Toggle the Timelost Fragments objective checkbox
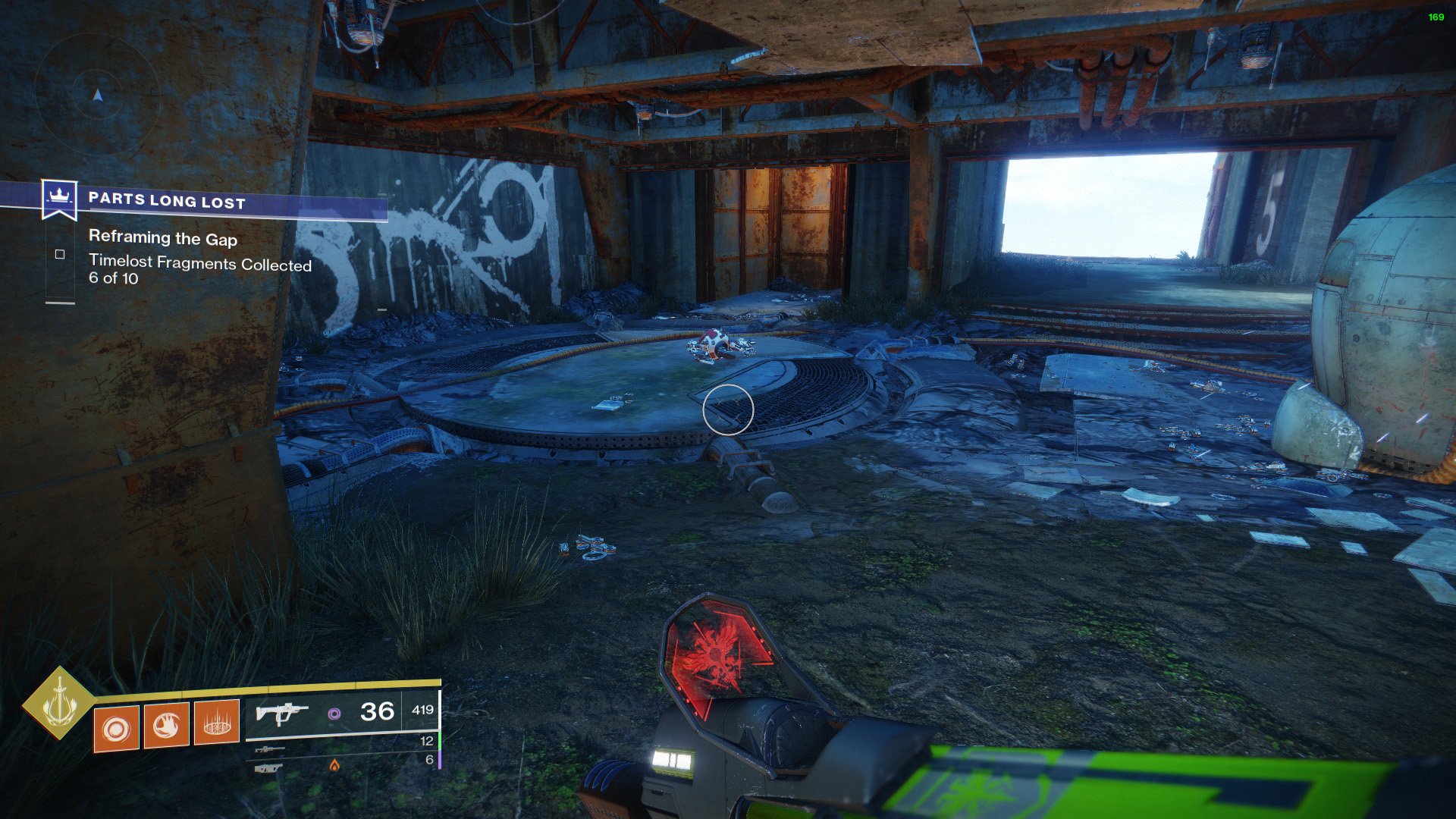The image size is (1456, 819). coord(60,255)
